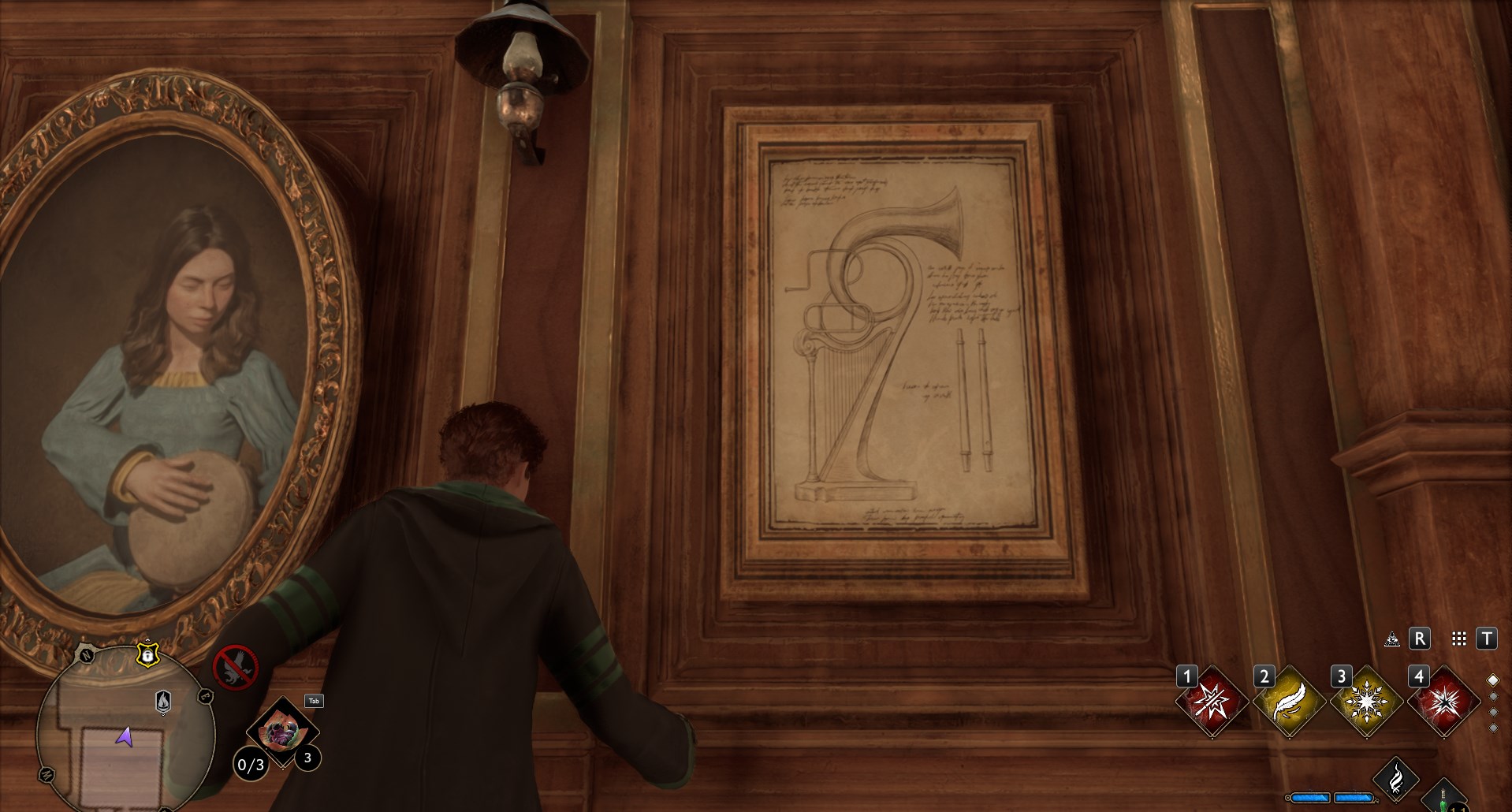Select the Floo Flame marker on minimap
Screen dimensions: 1512x812
click(163, 701)
